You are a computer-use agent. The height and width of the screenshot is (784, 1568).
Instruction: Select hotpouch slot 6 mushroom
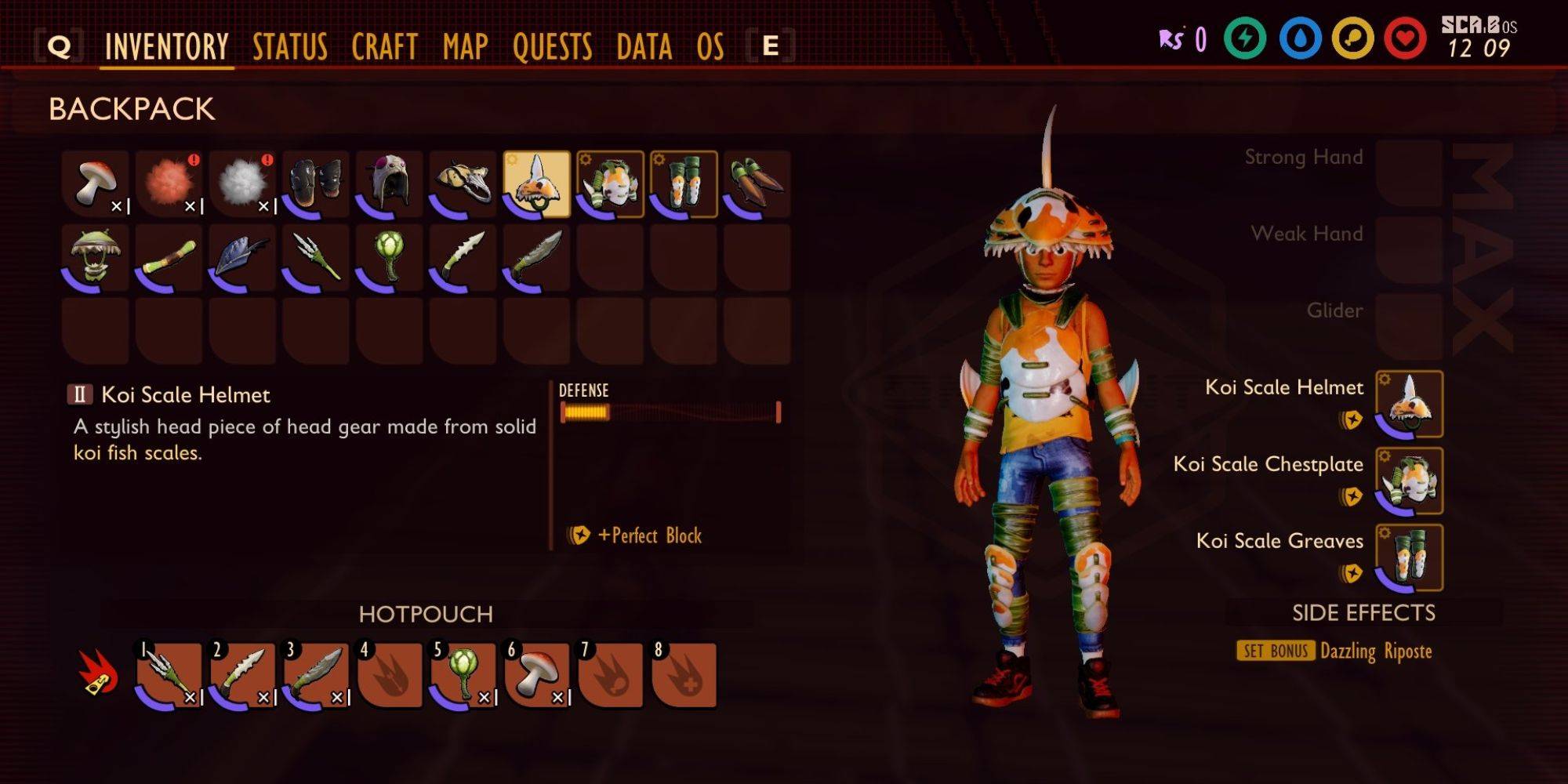pyautogui.click(x=537, y=676)
